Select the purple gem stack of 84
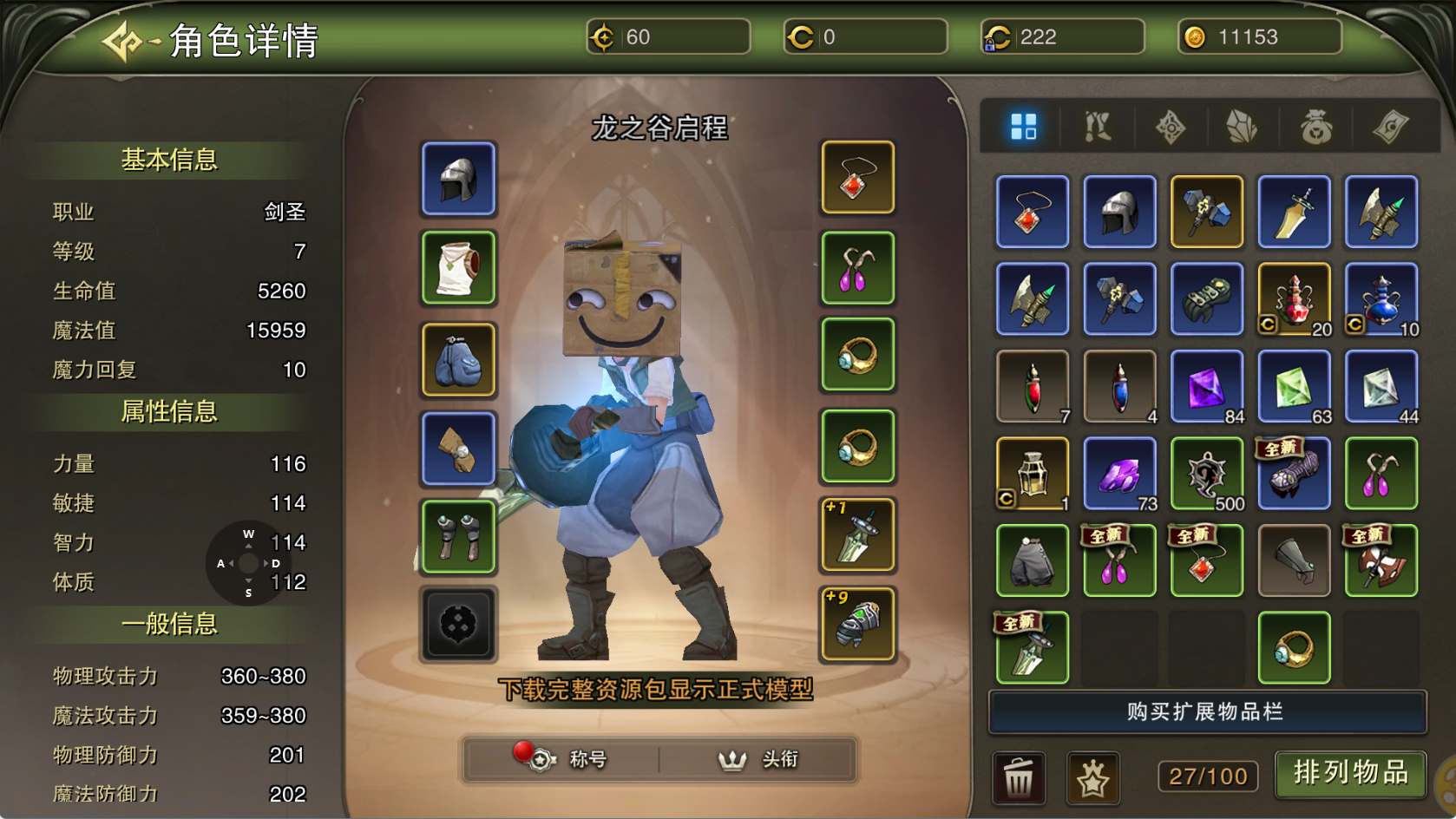Viewport: 1456px width, 819px height. [x=1207, y=387]
